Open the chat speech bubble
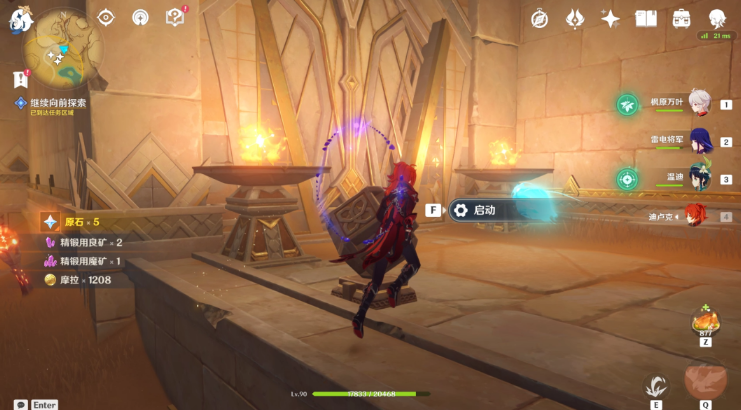 pyautogui.click(x=20, y=405)
